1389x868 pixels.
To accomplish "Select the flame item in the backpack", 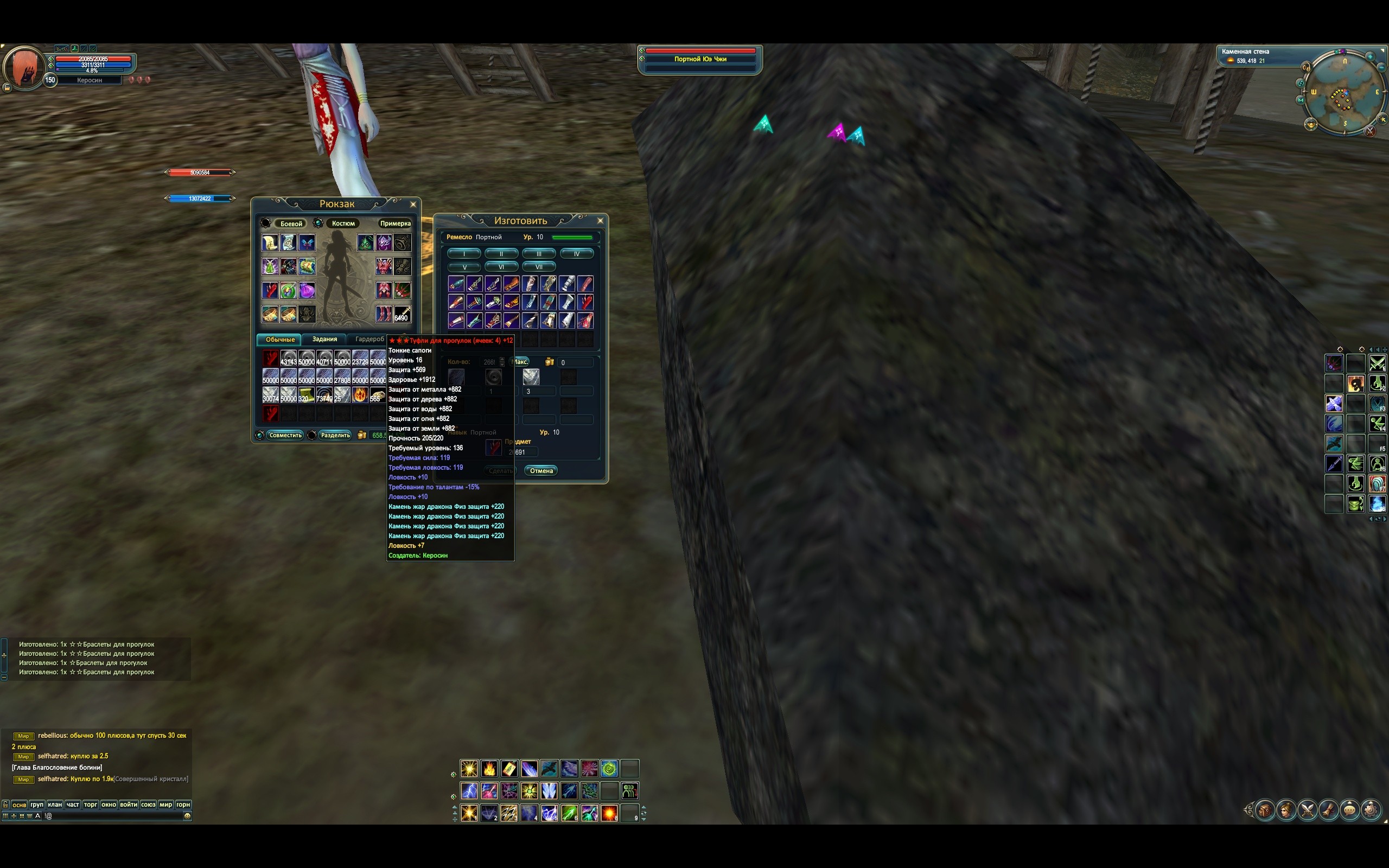I will tap(360, 395).
